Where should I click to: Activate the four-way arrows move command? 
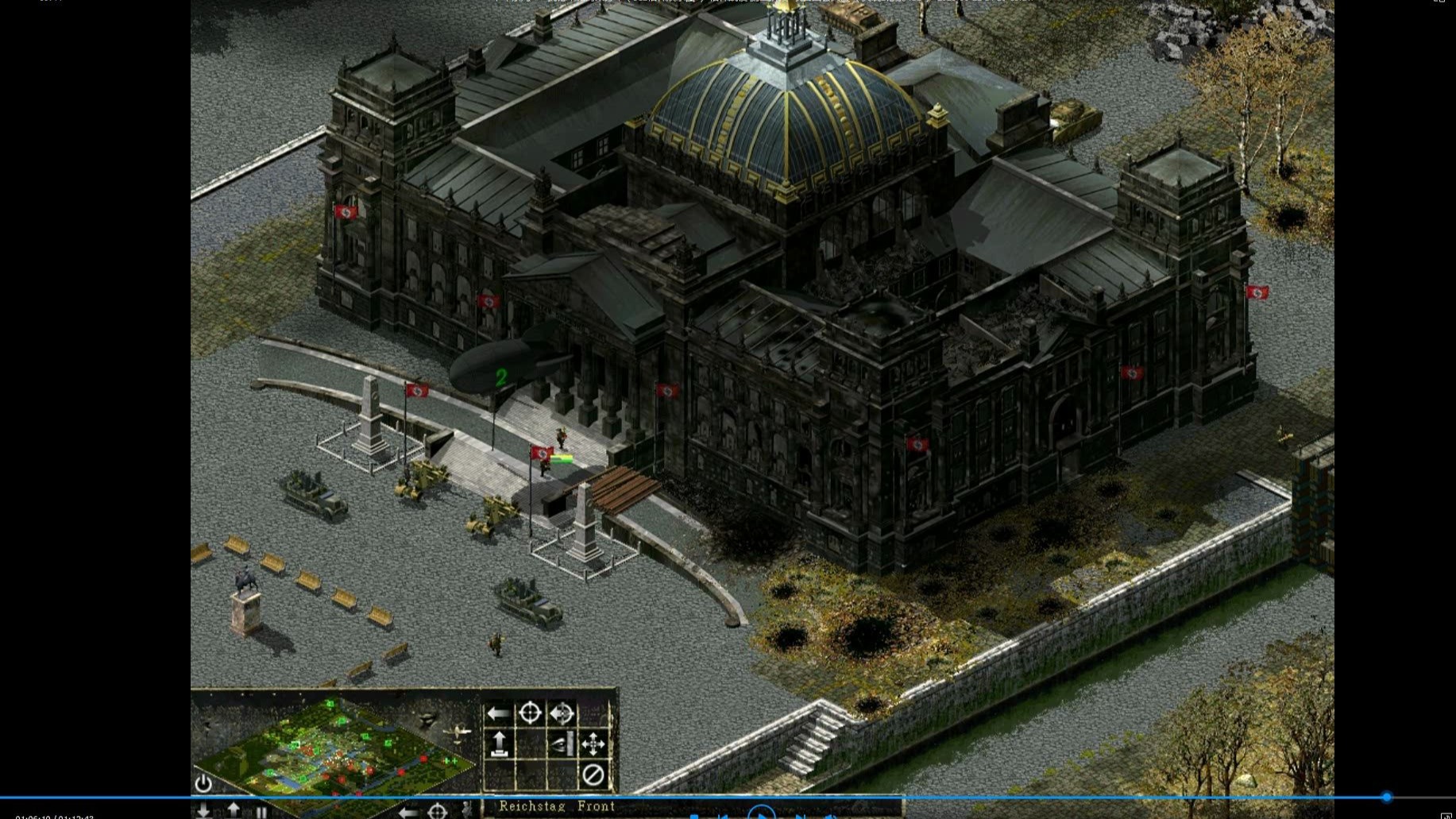(593, 744)
